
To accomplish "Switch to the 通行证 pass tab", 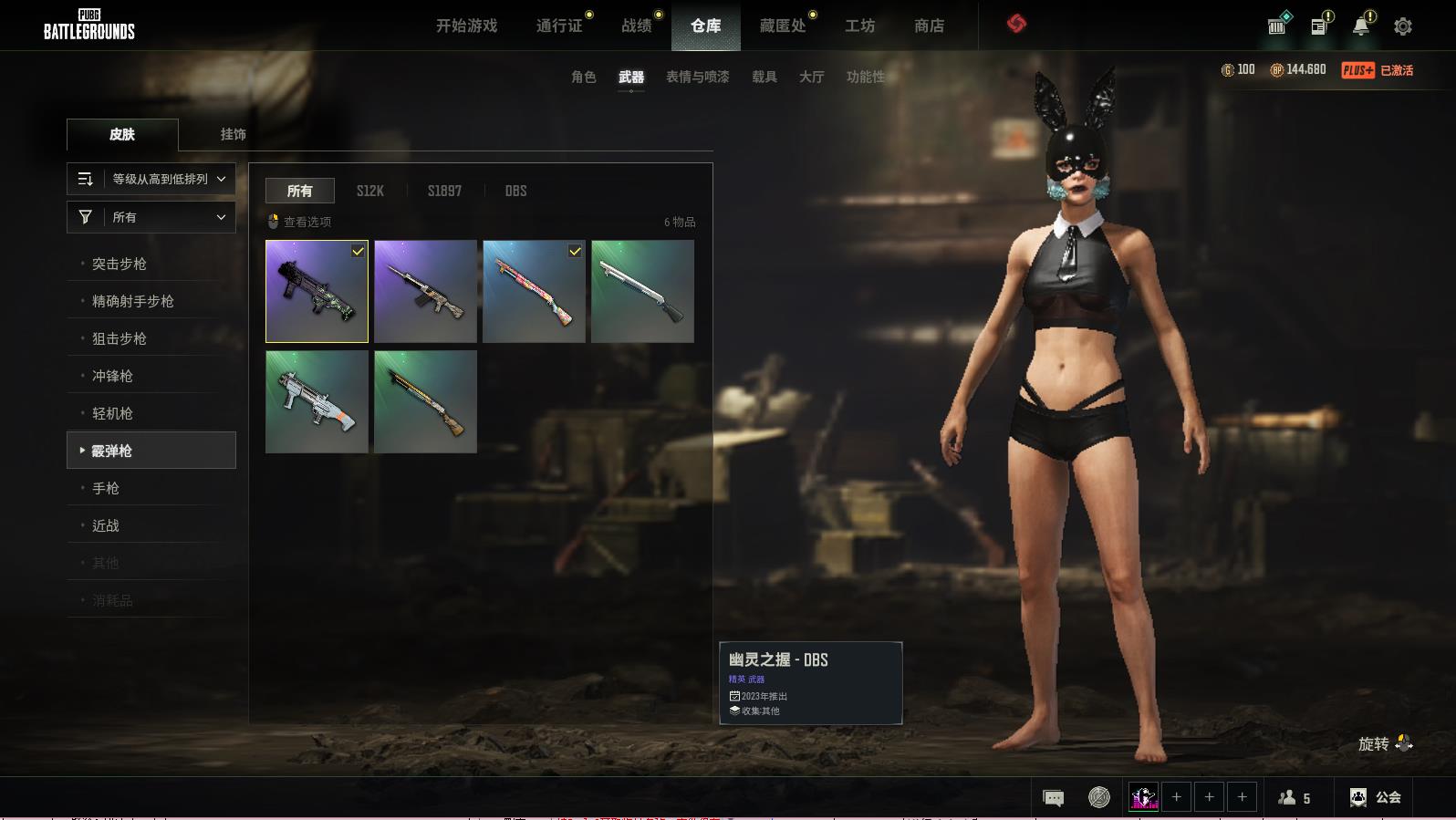I will click(x=559, y=26).
